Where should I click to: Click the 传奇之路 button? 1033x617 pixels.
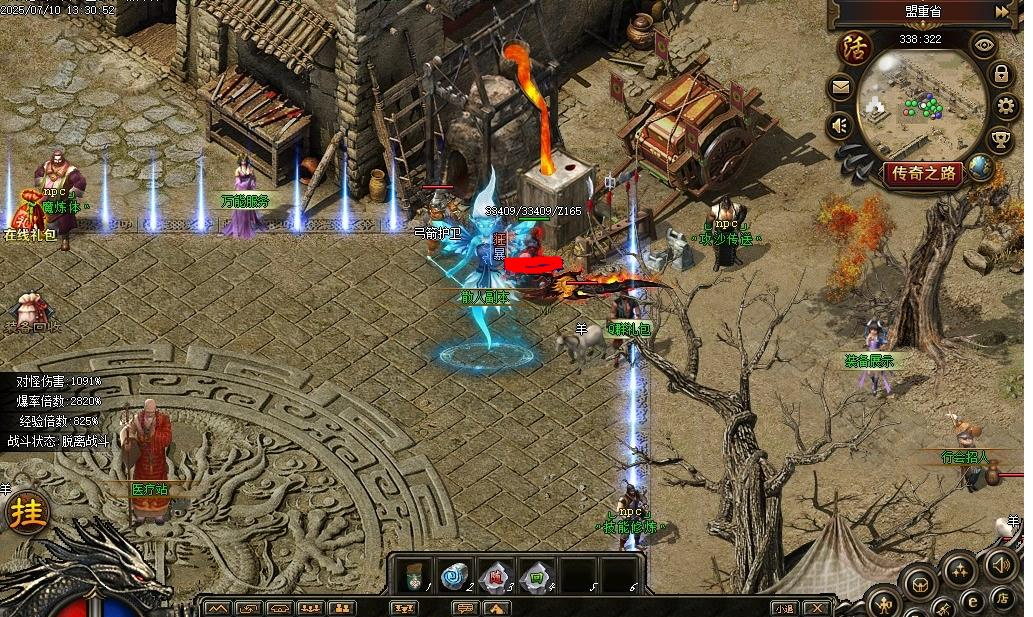click(x=922, y=173)
